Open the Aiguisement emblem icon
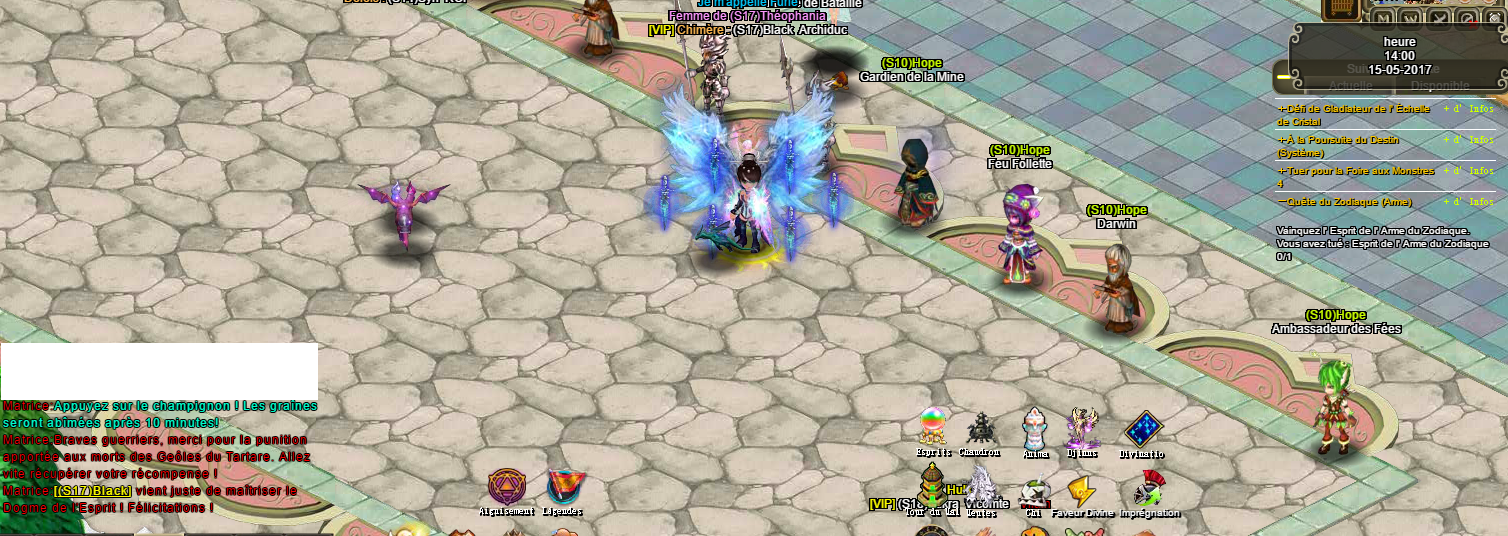This screenshot has width=1508, height=536. pos(505,487)
